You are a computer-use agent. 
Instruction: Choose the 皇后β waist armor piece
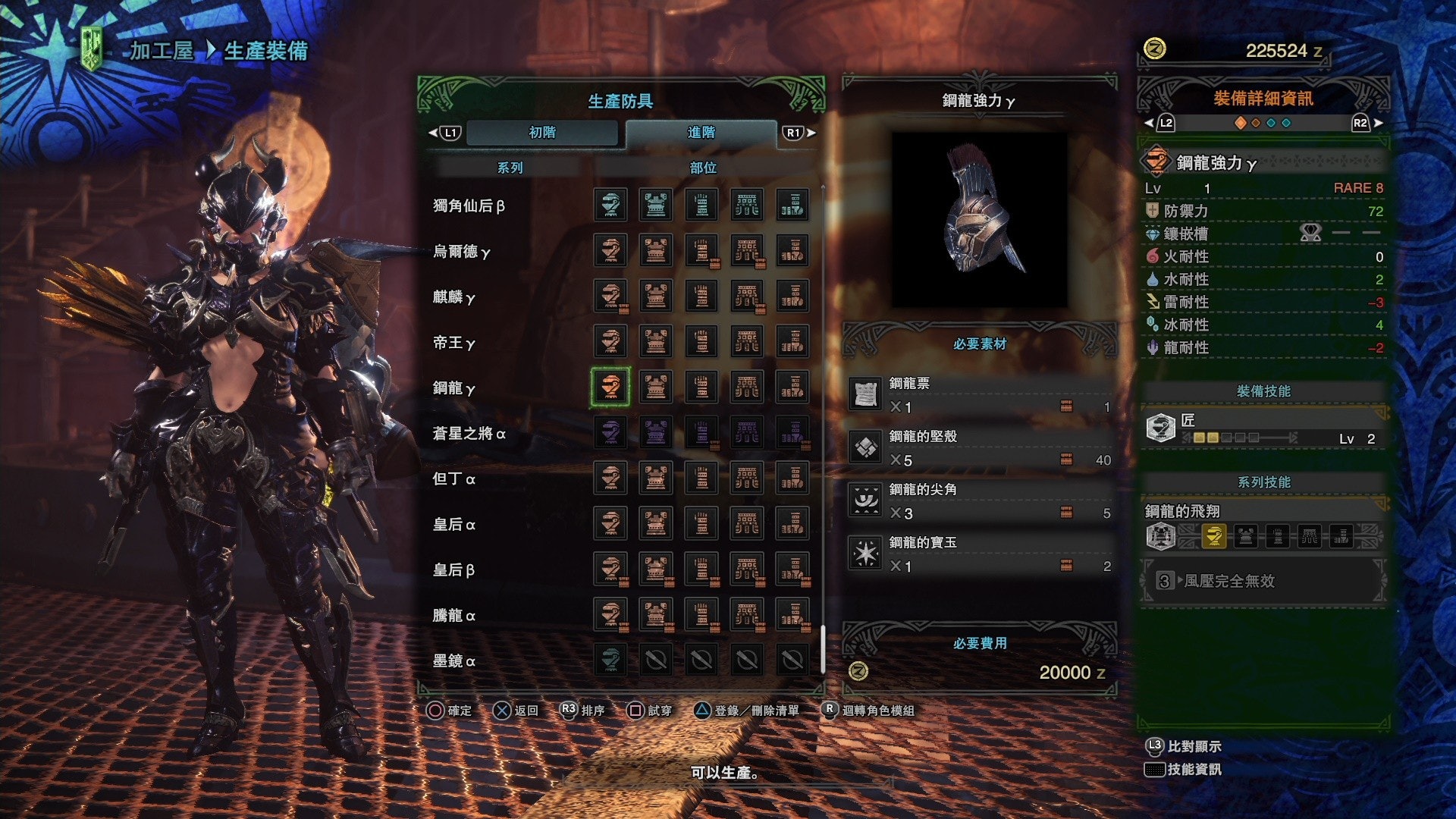coord(747,569)
